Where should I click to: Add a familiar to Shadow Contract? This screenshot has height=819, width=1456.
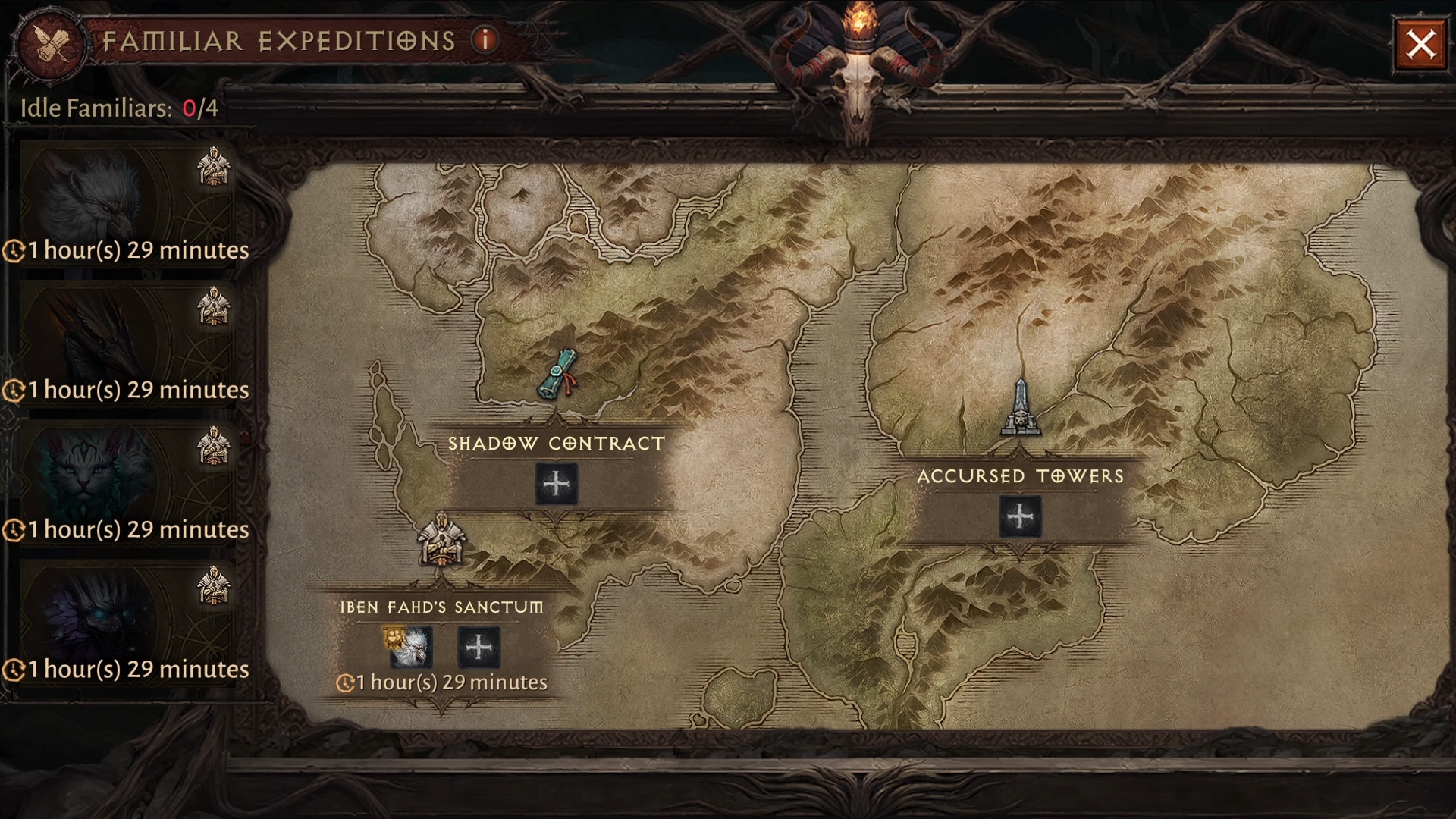(556, 484)
